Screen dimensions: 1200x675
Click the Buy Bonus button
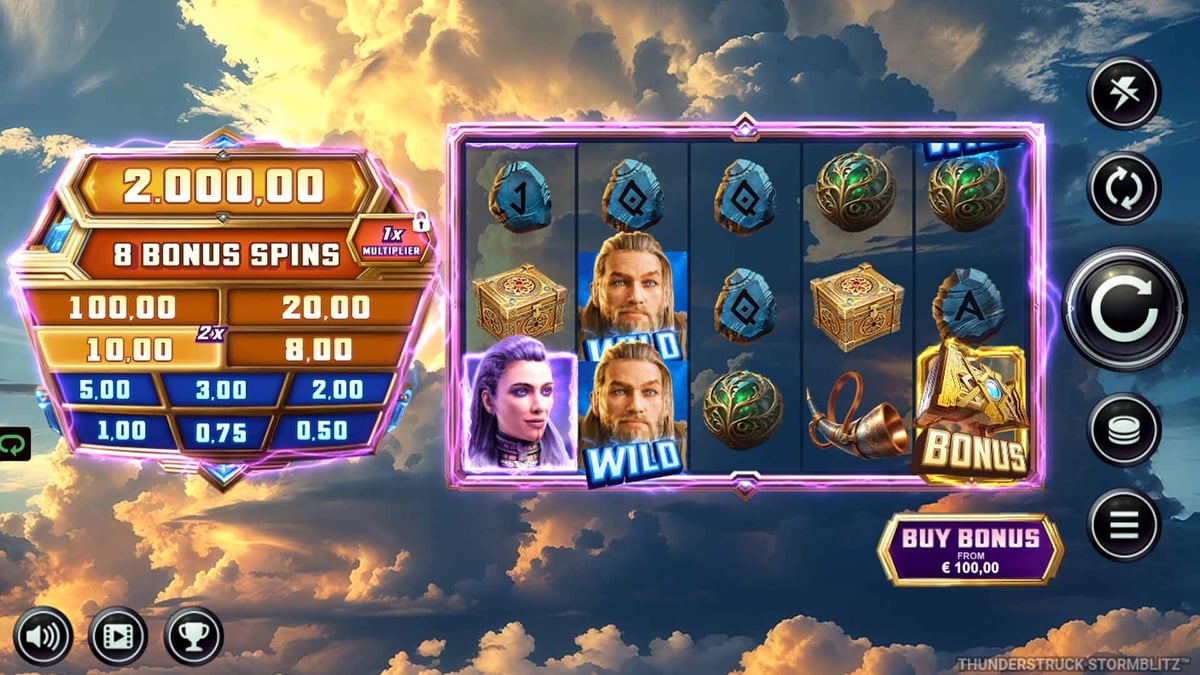click(x=970, y=549)
